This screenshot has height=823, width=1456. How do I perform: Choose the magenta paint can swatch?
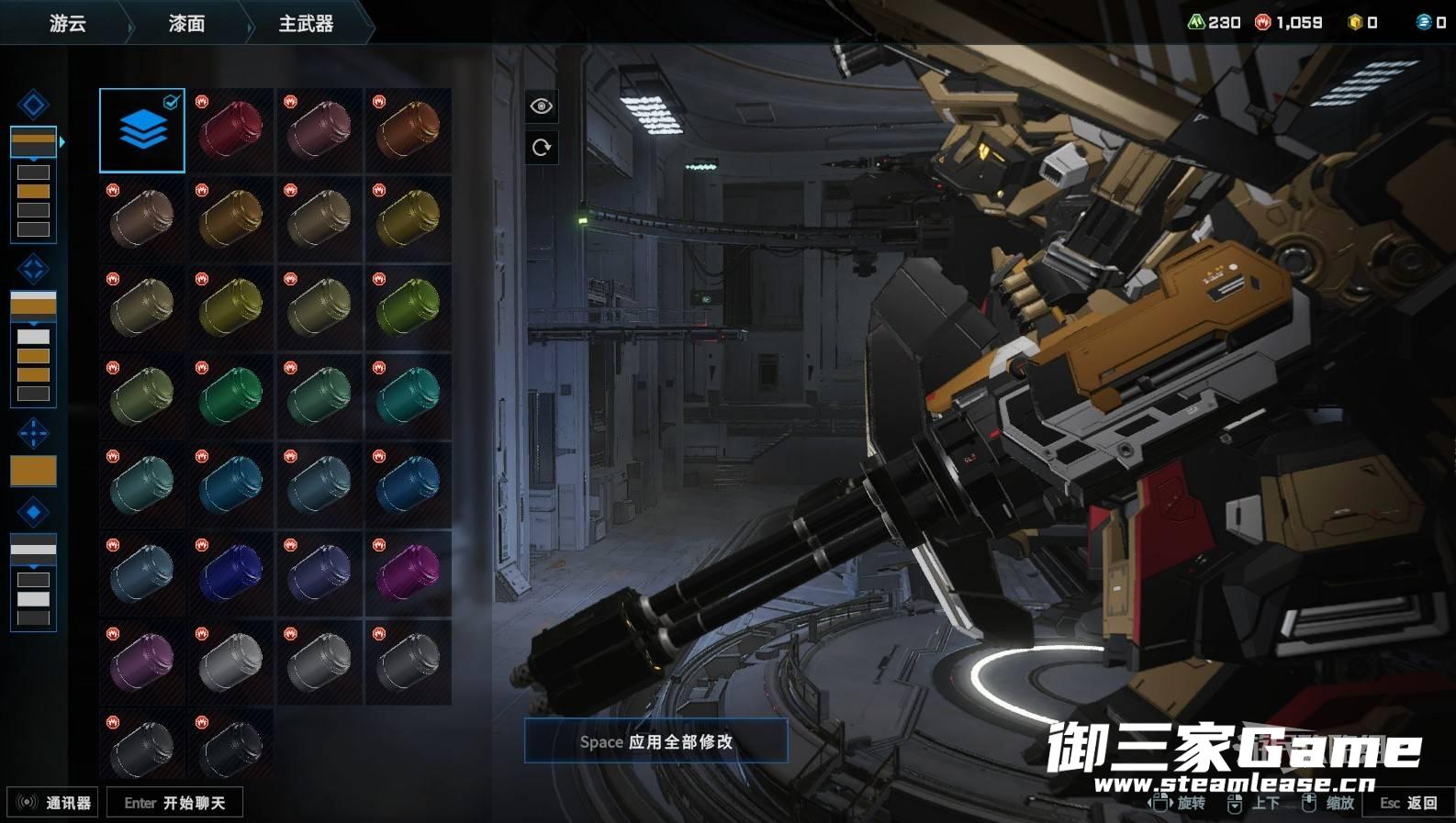pyautogui.click(x=409, y=573)
